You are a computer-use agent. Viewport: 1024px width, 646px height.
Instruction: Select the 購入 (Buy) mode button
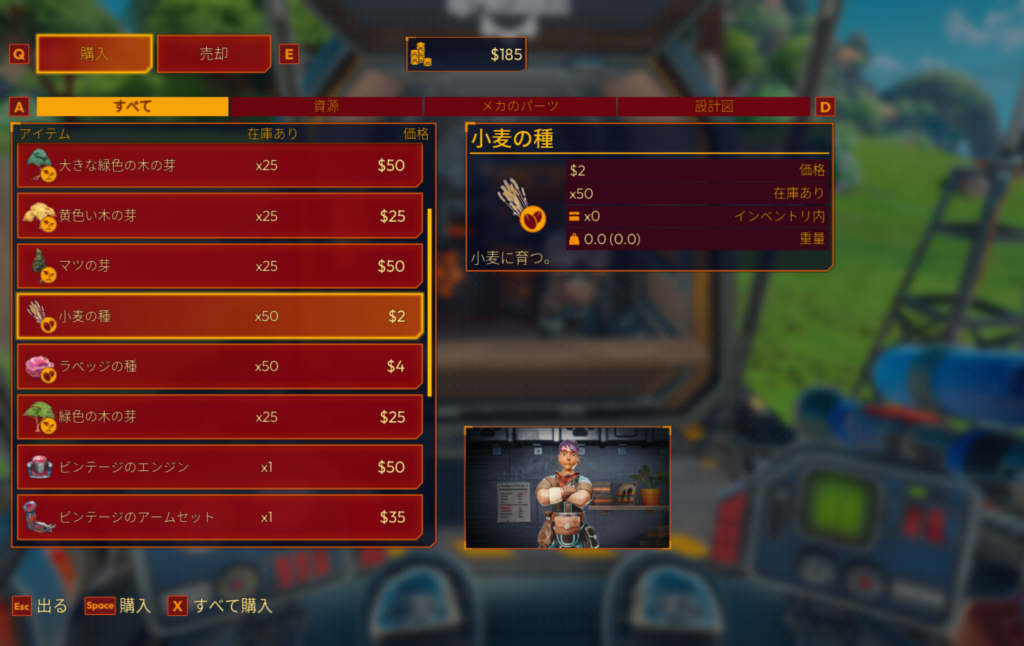pos(95,54)
